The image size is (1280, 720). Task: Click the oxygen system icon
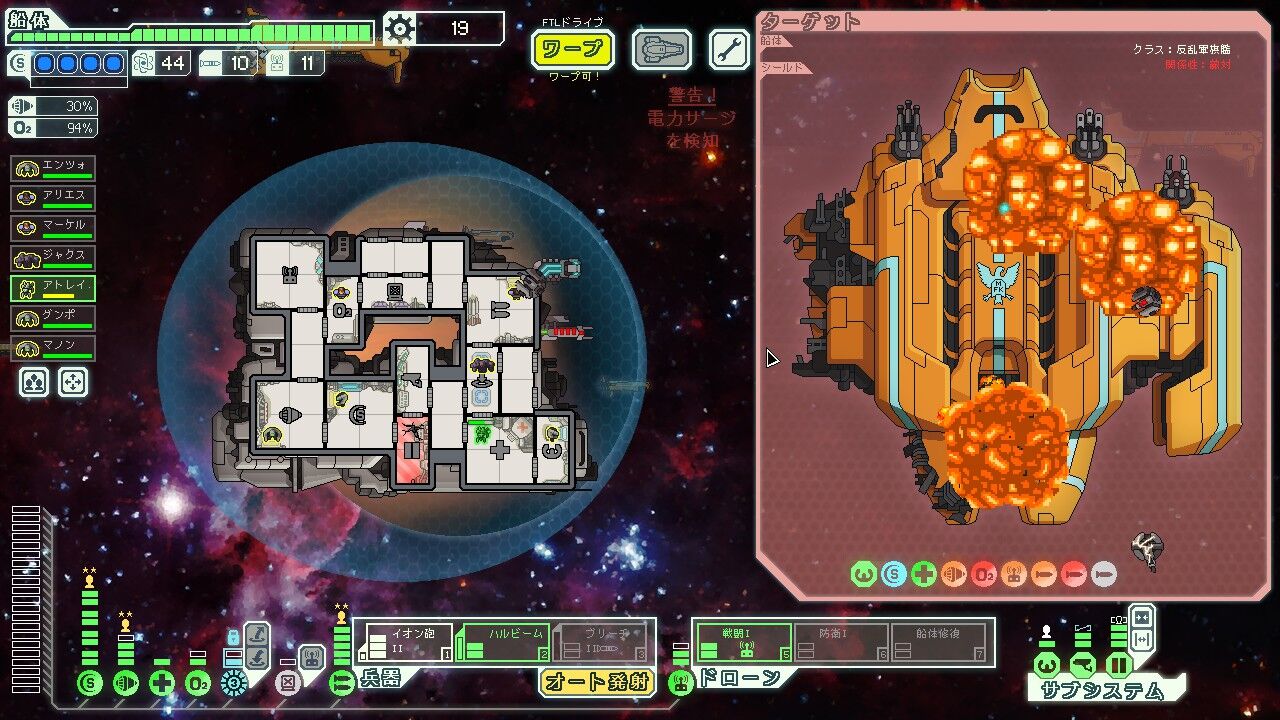point(198,683)
